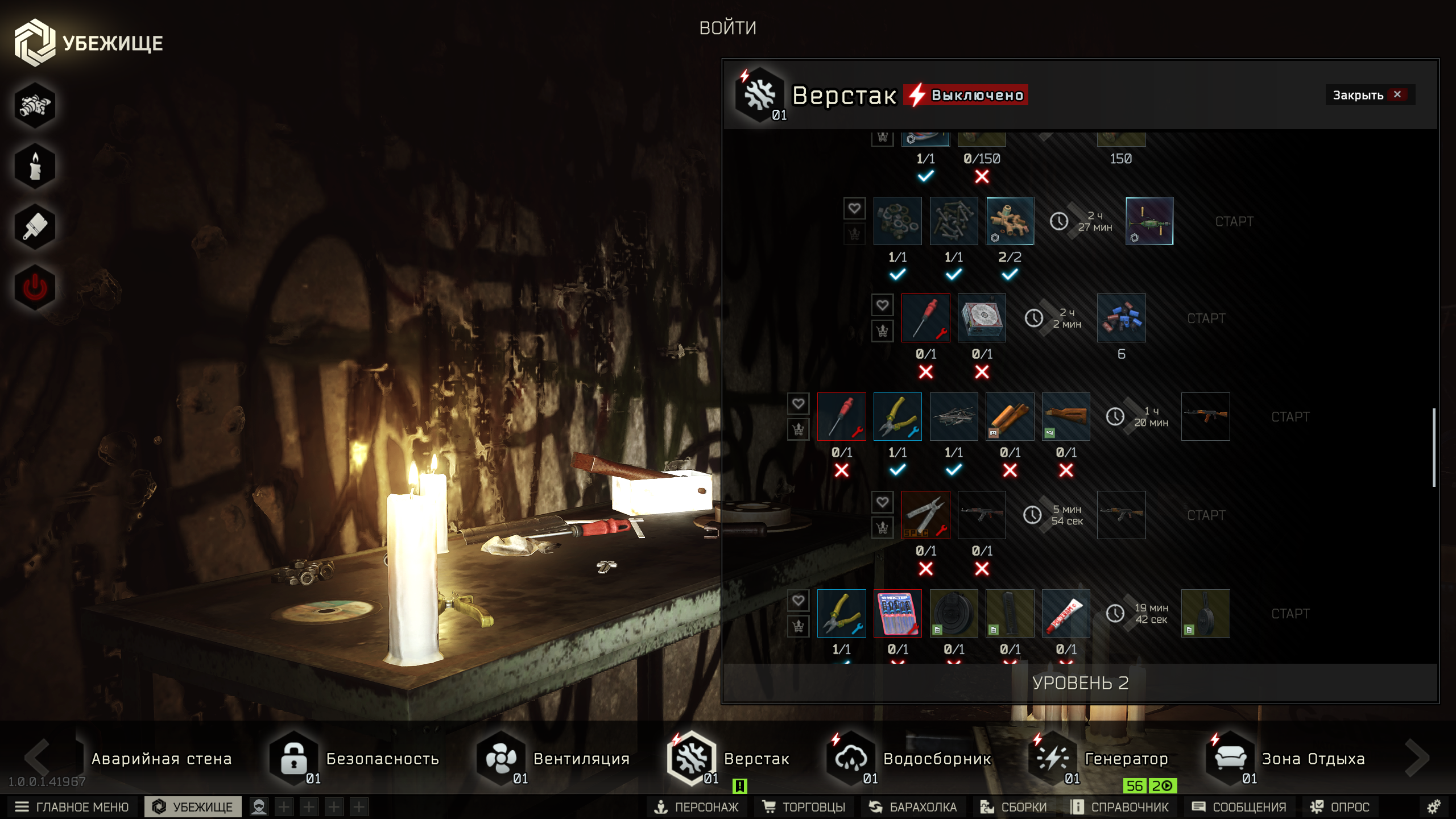Select the AK rifle craft result slot
1456x819 pixels.
[1205, 416]
